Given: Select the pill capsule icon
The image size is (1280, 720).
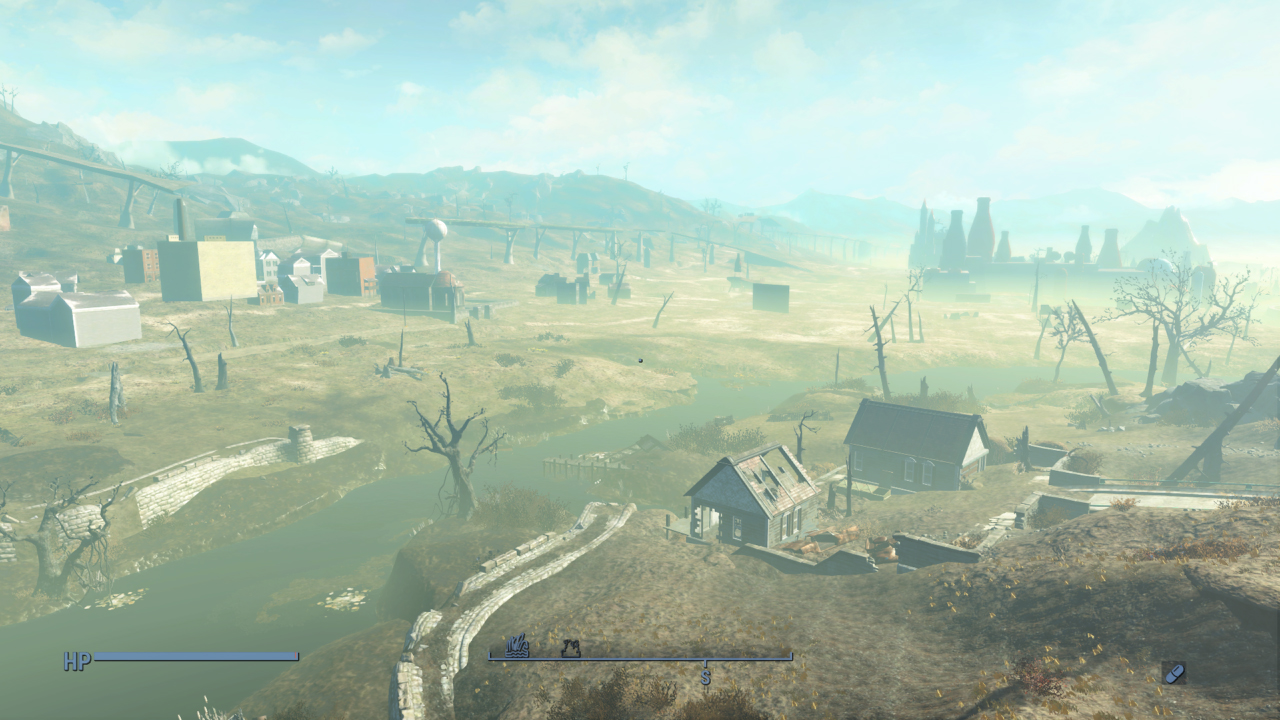Looking at the screenshot, I should [1174, 673].
